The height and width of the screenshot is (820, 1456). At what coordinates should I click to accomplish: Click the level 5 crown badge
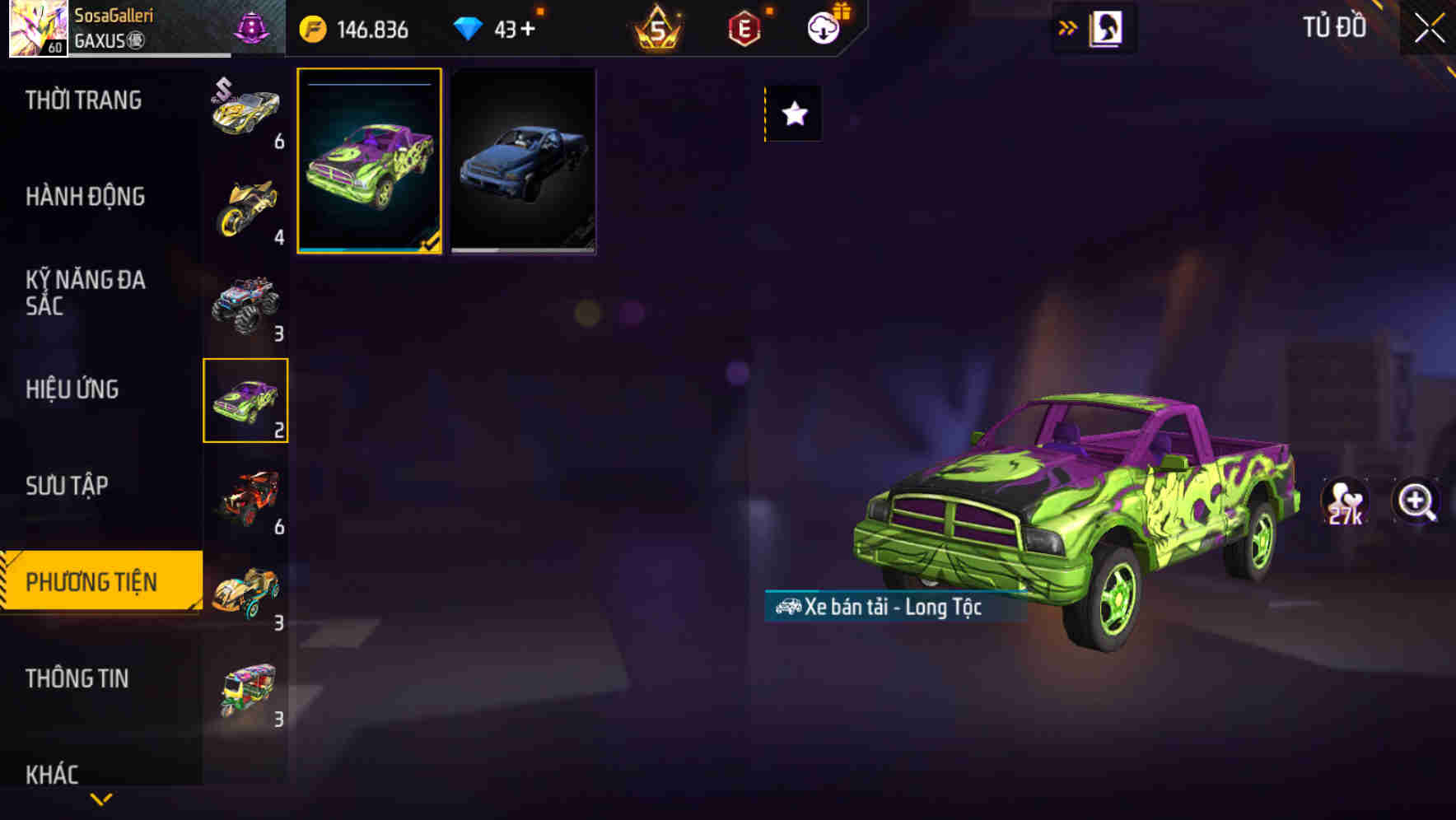(x=656, y=28)
